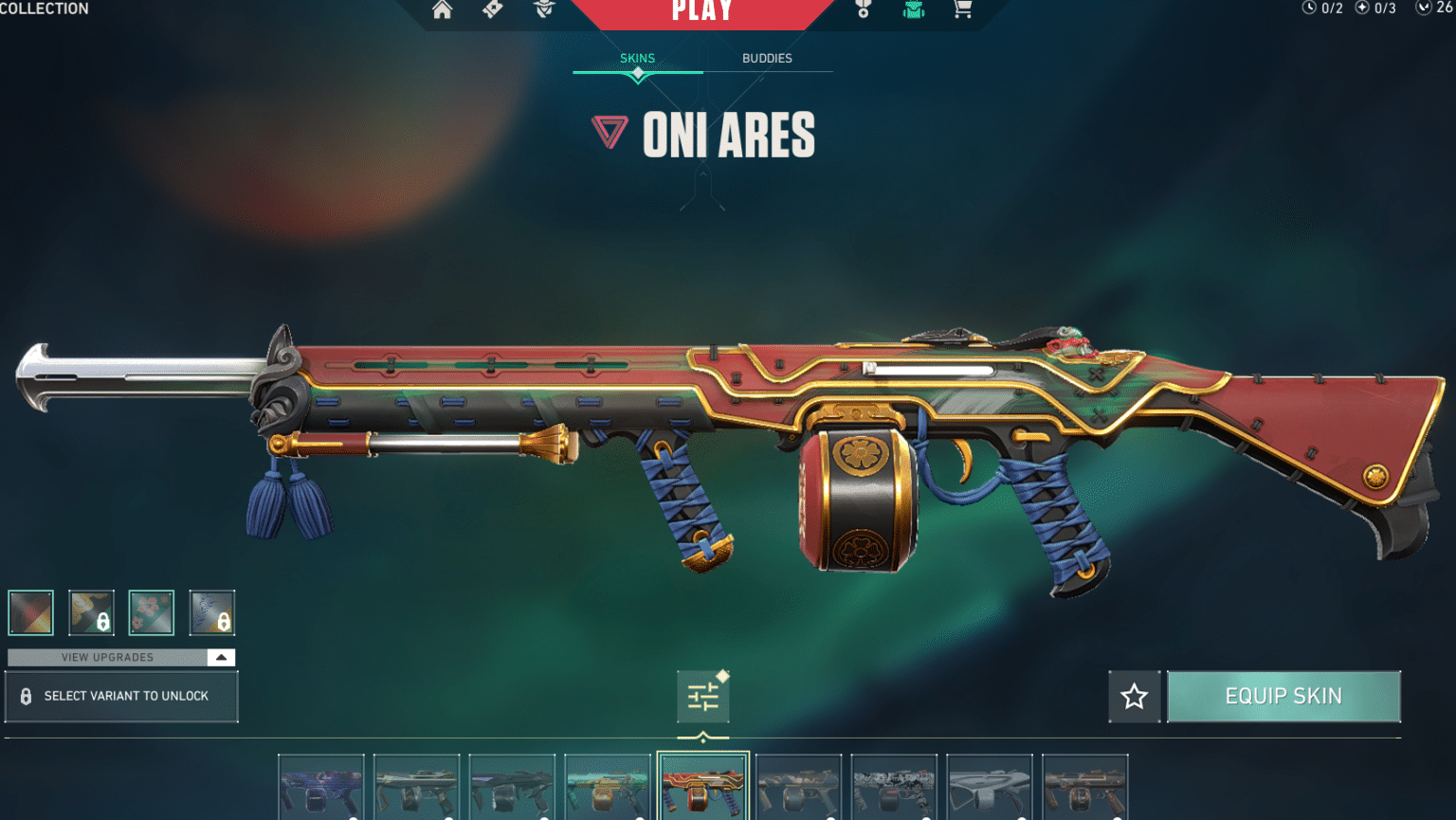
Task: Switch to the Buddies tab
Action: (767, 58)
